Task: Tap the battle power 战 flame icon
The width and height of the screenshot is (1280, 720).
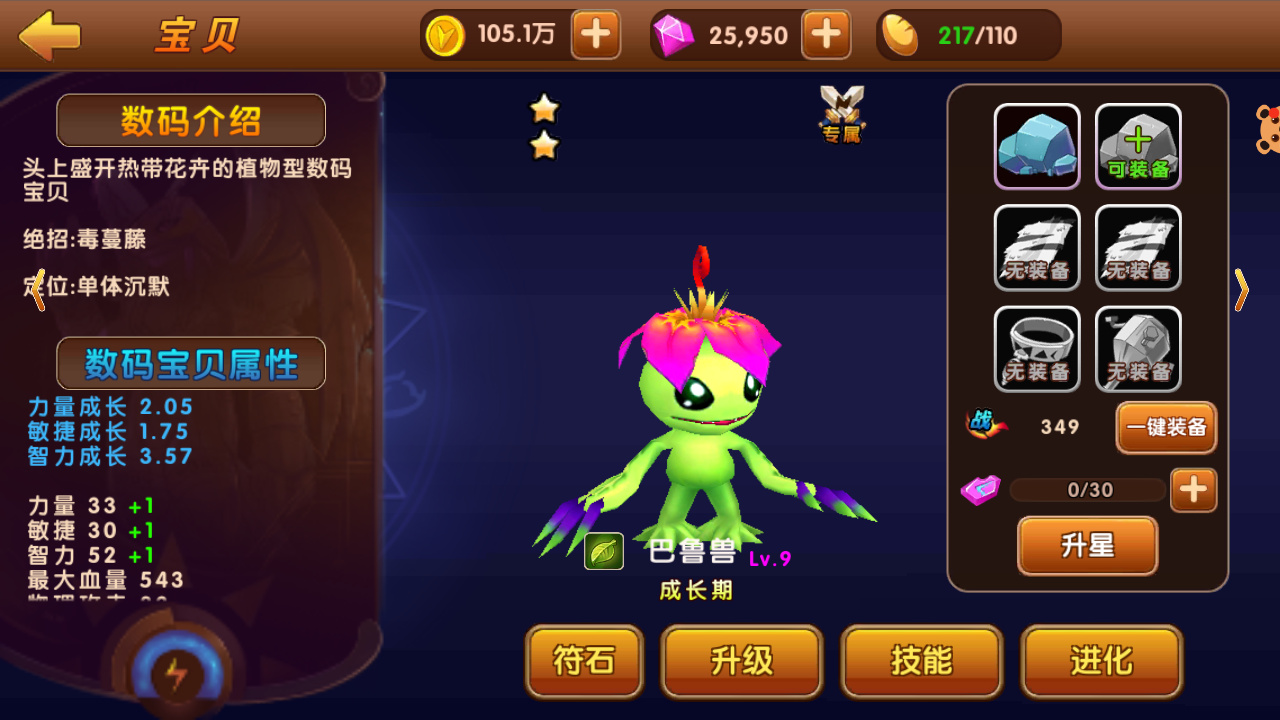Action: click(983, 424)
